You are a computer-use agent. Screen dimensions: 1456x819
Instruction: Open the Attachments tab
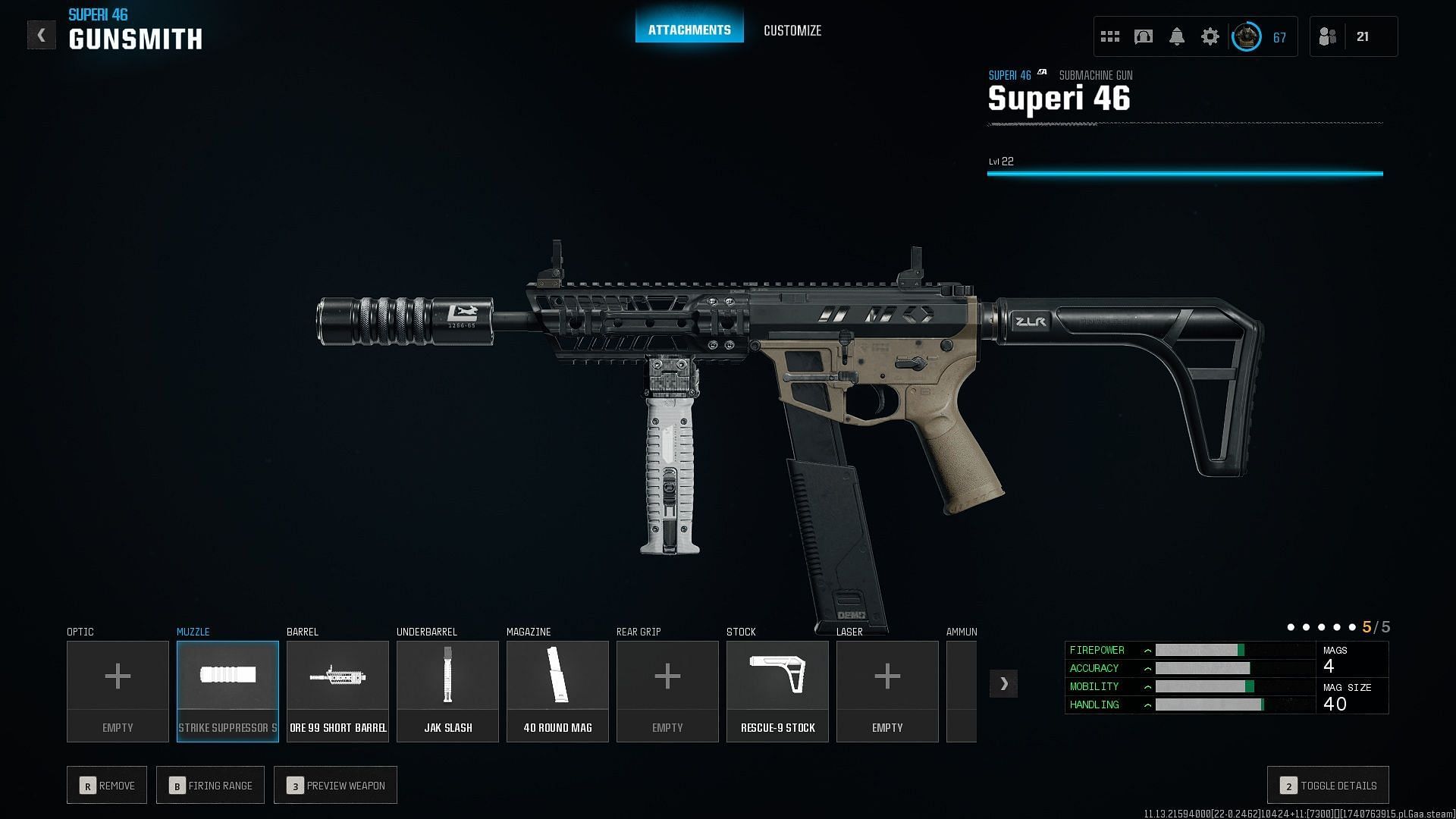click(x=689, y=30)
